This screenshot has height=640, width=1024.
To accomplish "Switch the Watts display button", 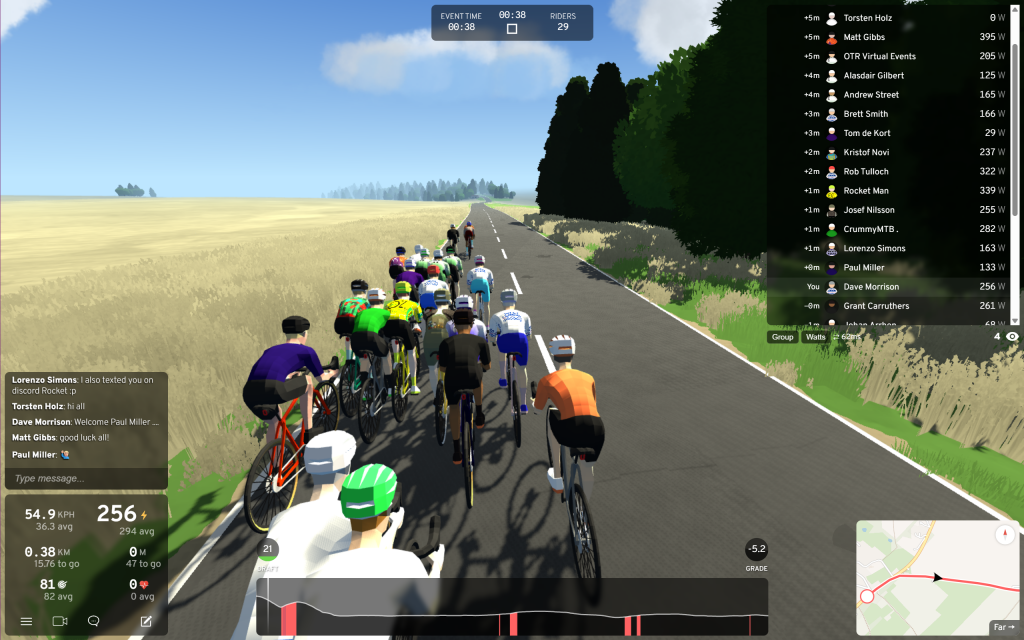I will (816, 337).
